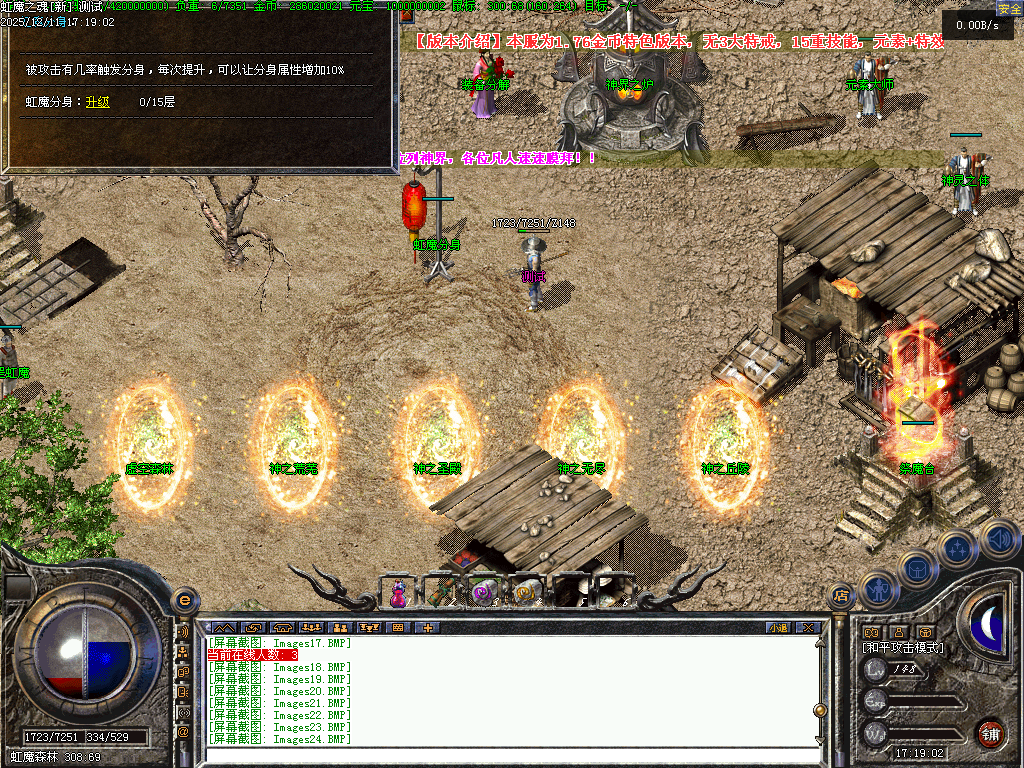
Task: Switch the 和平攻击模式 attack mode label
Action: (x=903, y=648)
